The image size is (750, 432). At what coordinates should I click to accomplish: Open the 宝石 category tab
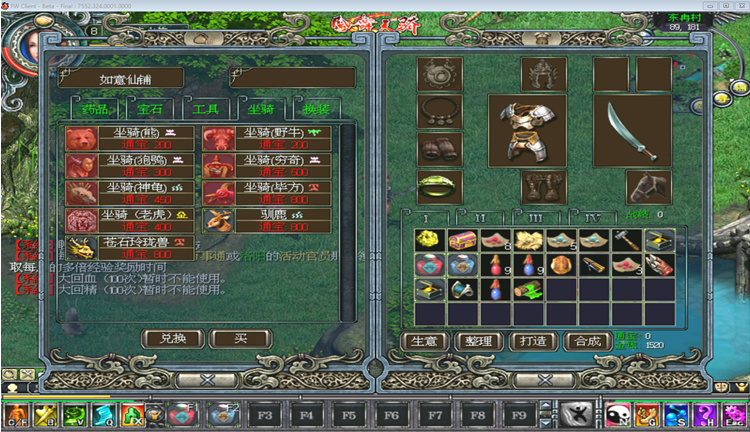point(150,109)
